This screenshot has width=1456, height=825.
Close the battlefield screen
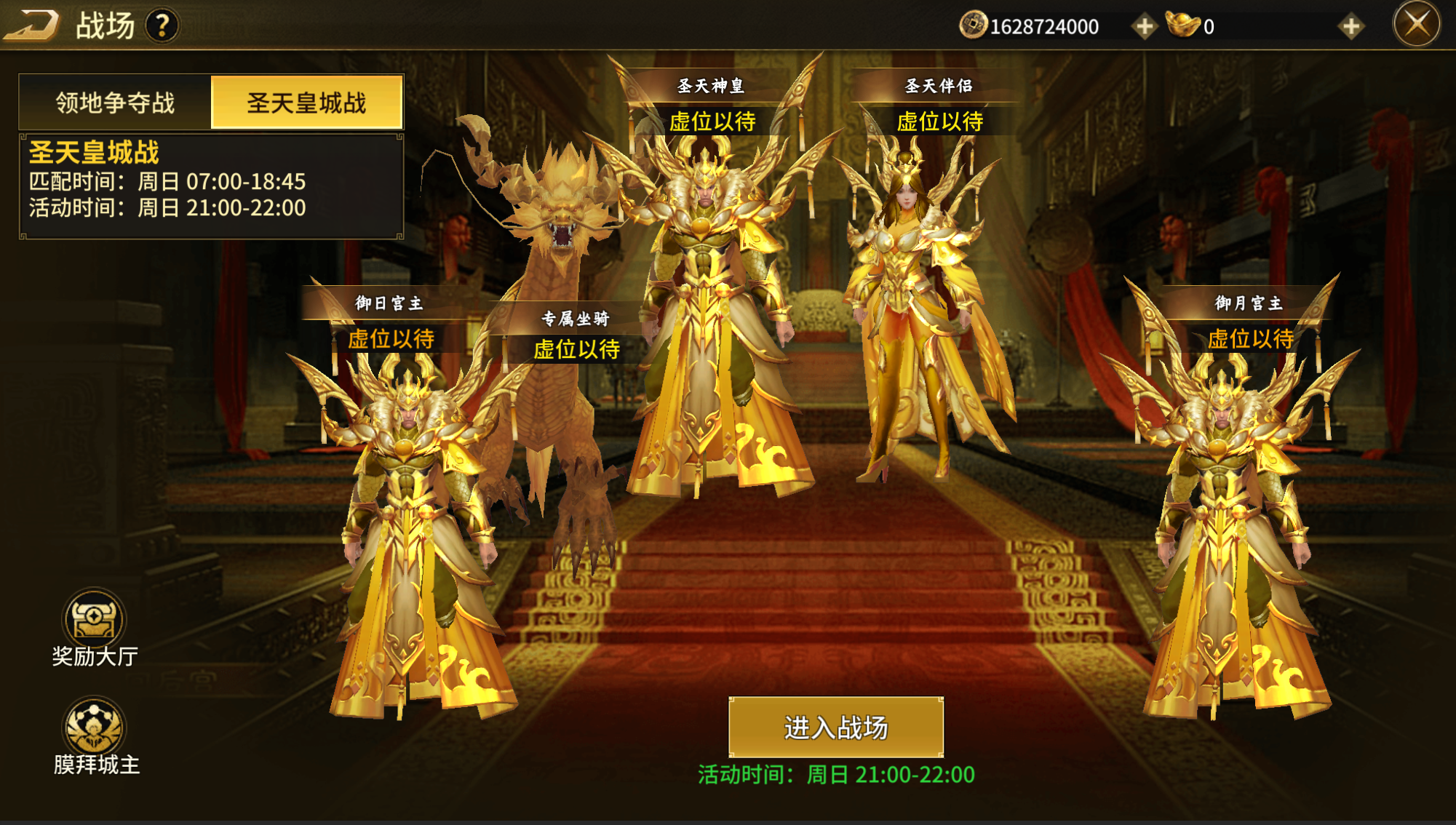click(1416, 25)
